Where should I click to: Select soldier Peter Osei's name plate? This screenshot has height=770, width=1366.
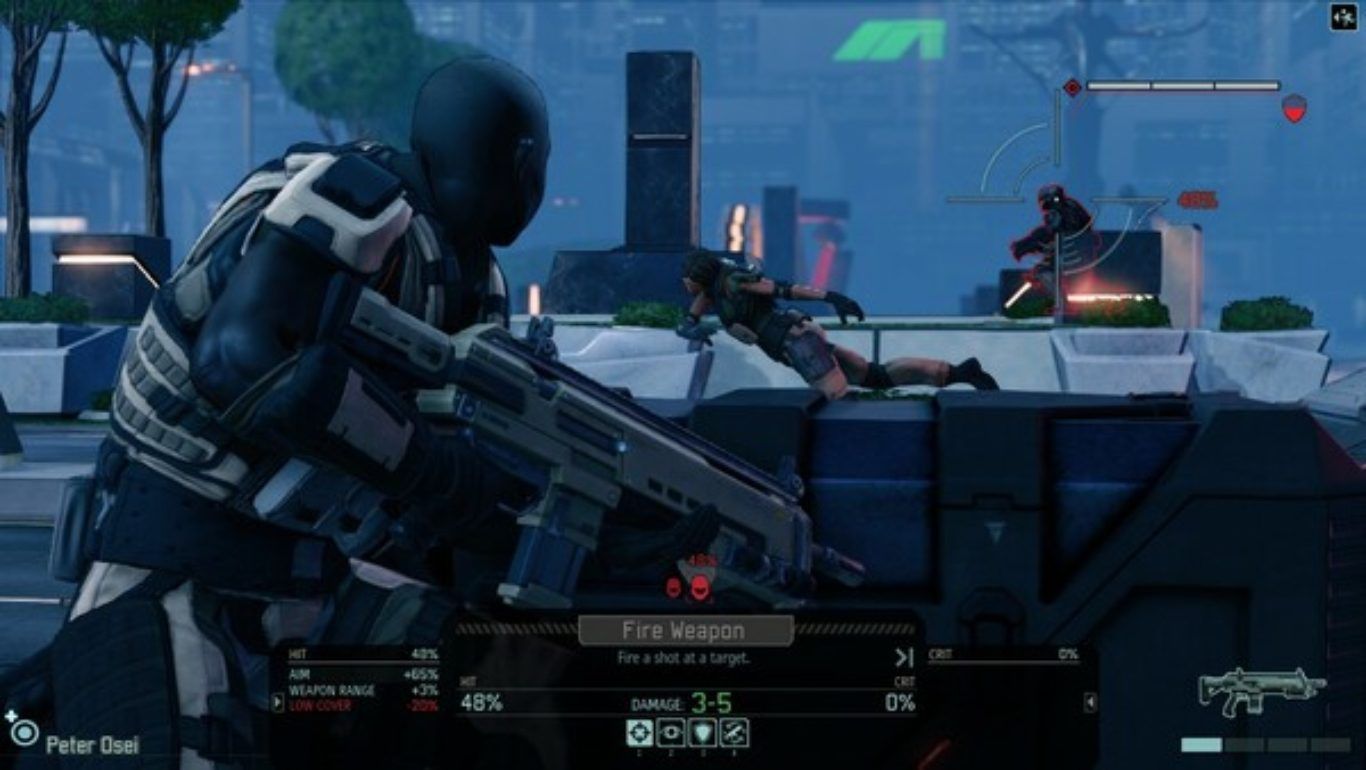92,745
